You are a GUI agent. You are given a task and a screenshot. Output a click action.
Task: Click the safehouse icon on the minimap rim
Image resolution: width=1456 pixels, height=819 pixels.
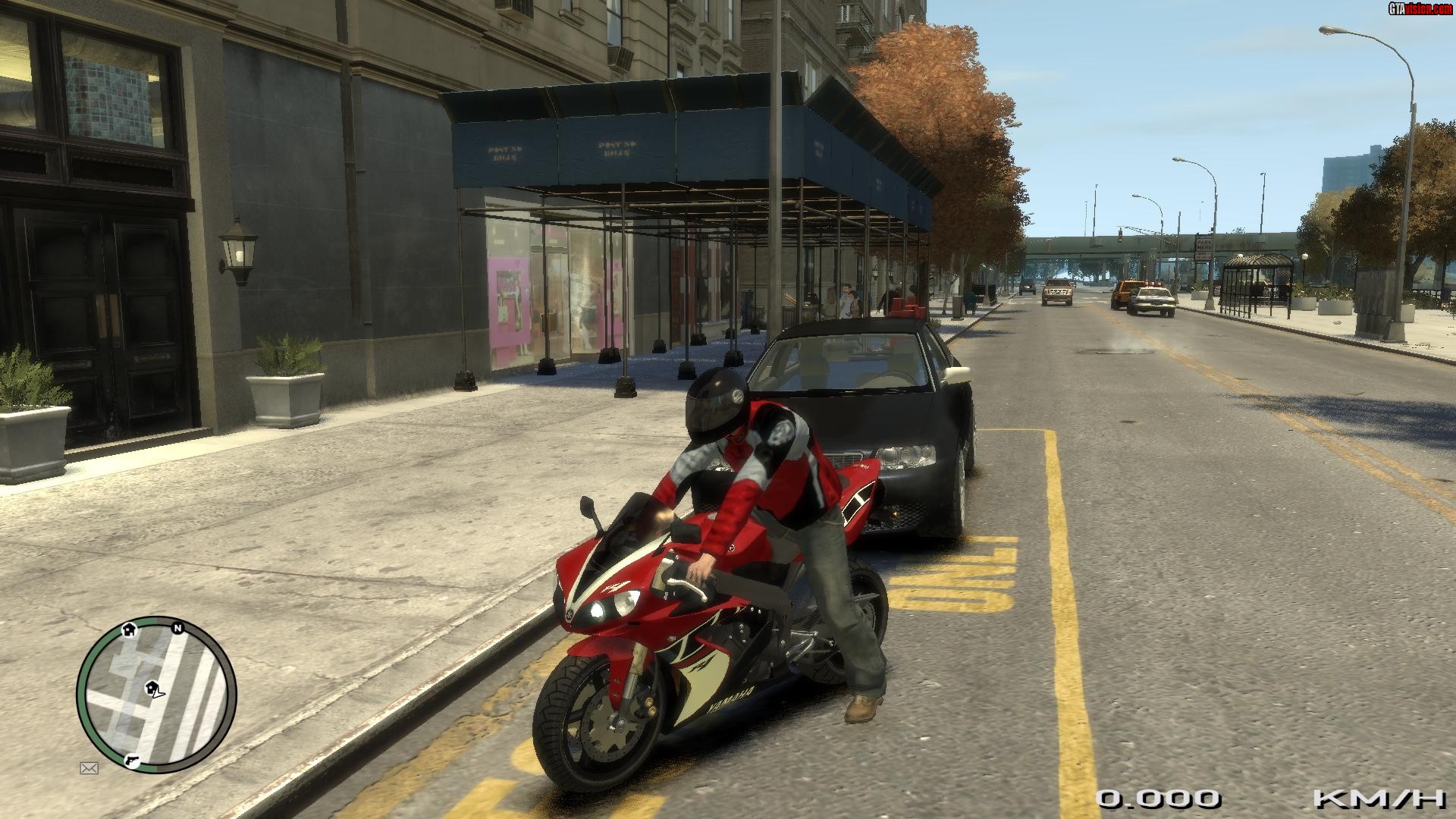point(128,628)
